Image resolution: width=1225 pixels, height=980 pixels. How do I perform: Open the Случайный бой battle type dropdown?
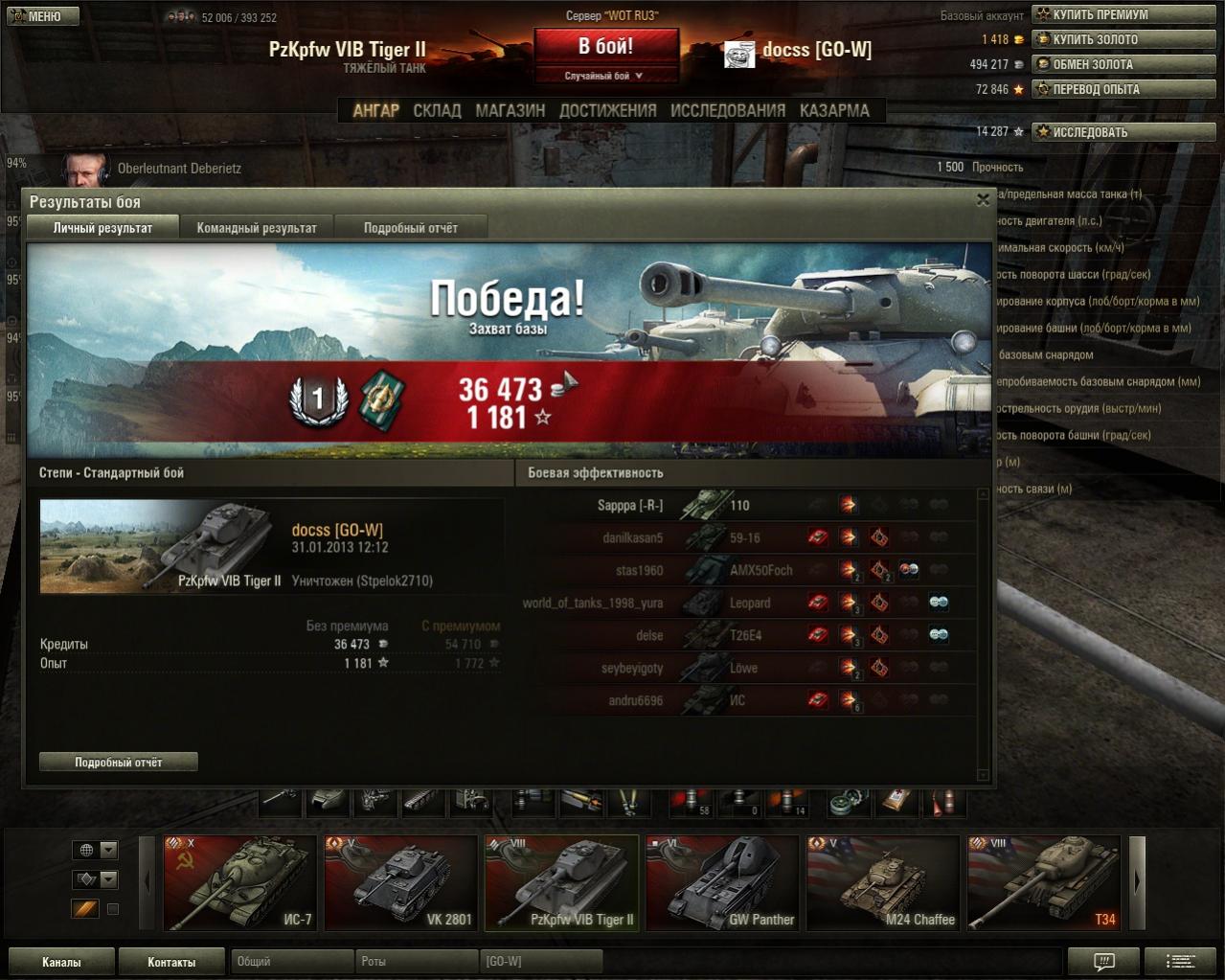(605, 76)
